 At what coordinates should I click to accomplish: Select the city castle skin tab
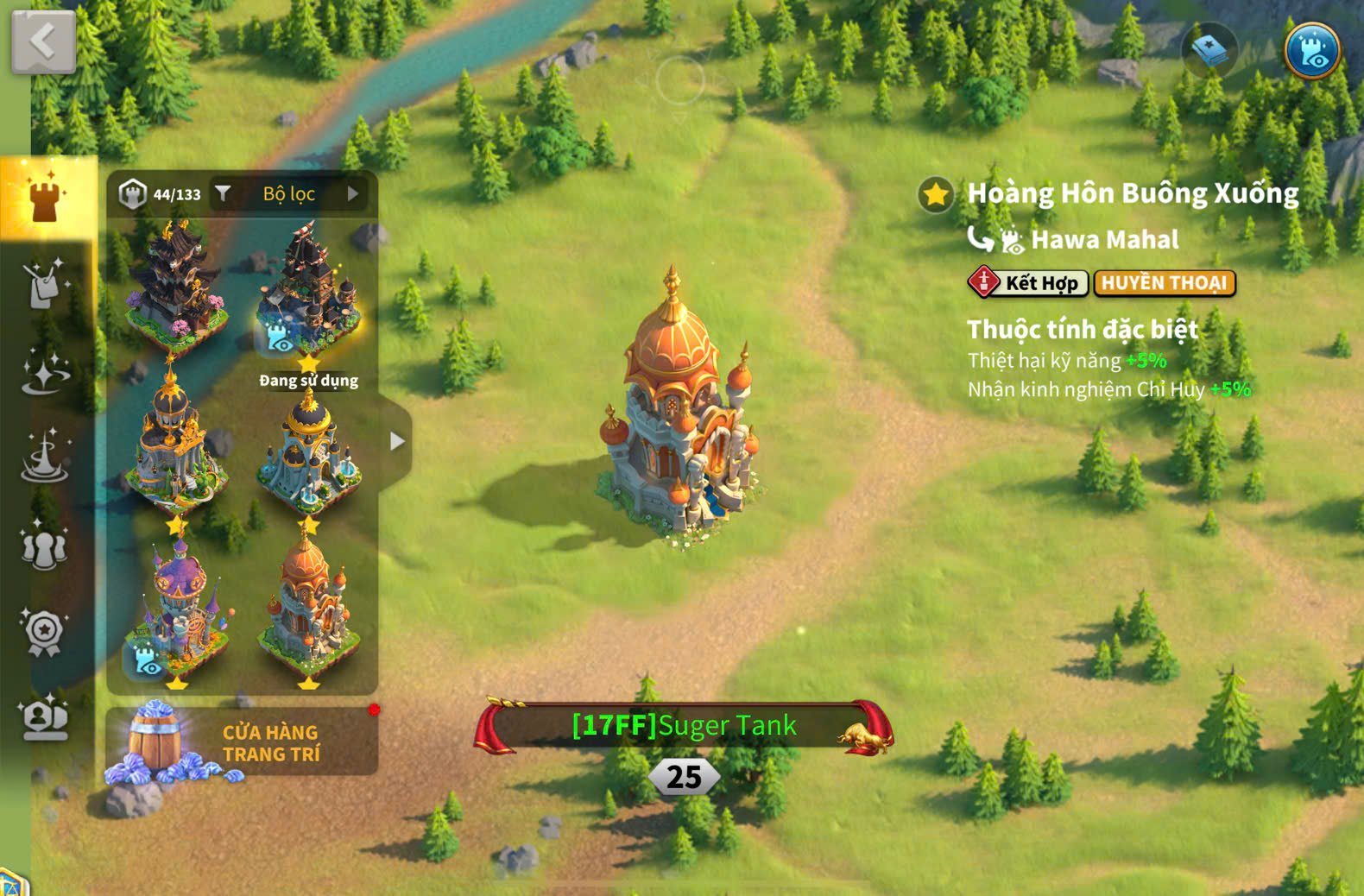tap(47, 198)
